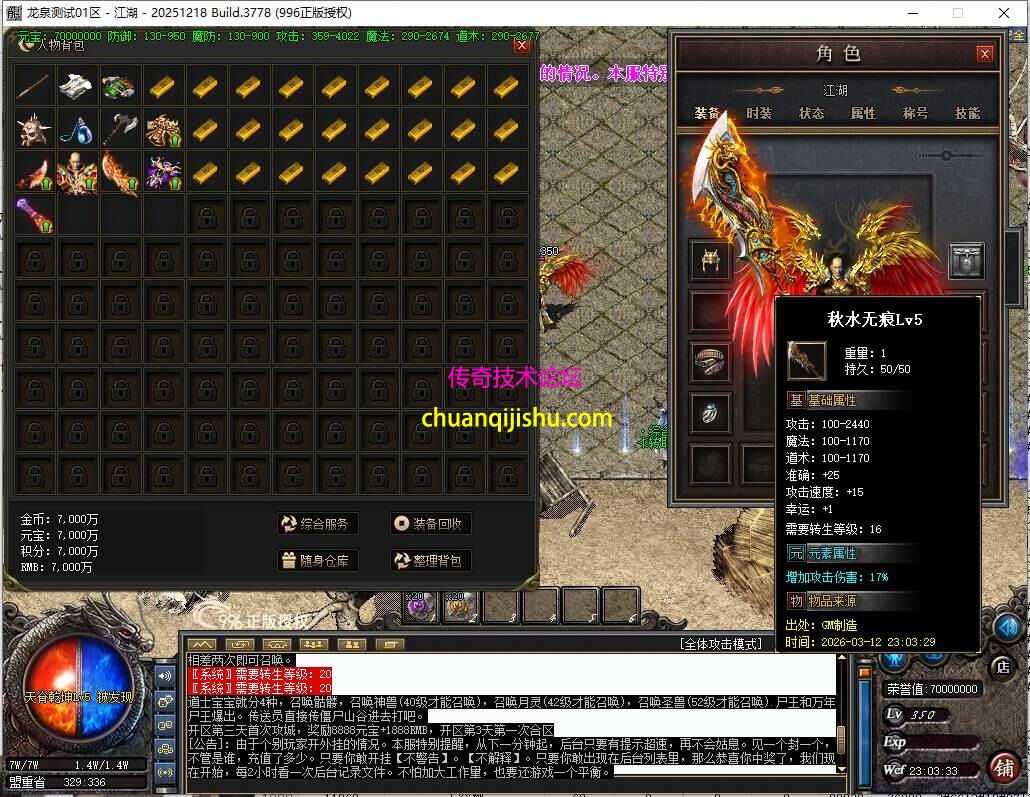Select the spiked skull helmet item
Viewport: 1030px width, 797px height.
[x=35, y=129]
